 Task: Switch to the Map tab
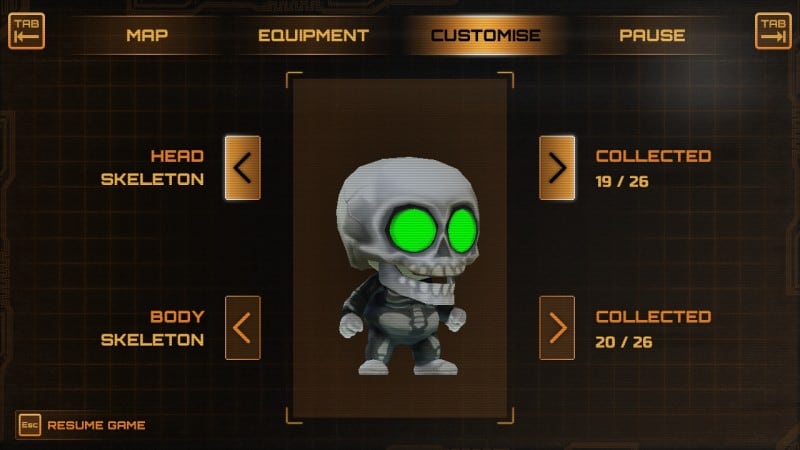pyautogui.click(x=146, y=35)
